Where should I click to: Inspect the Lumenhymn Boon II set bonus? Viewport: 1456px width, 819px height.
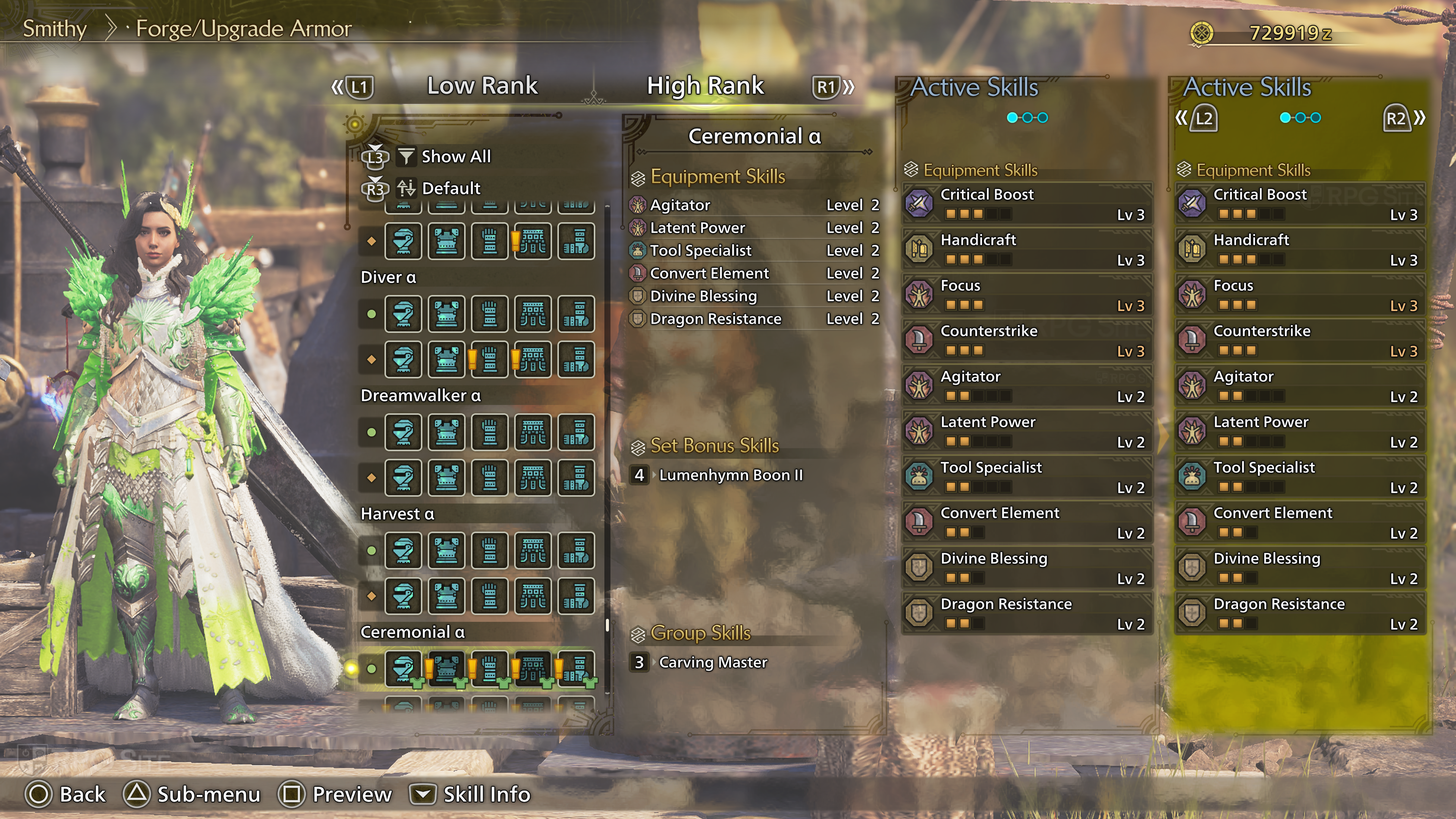tap(730, 475)
